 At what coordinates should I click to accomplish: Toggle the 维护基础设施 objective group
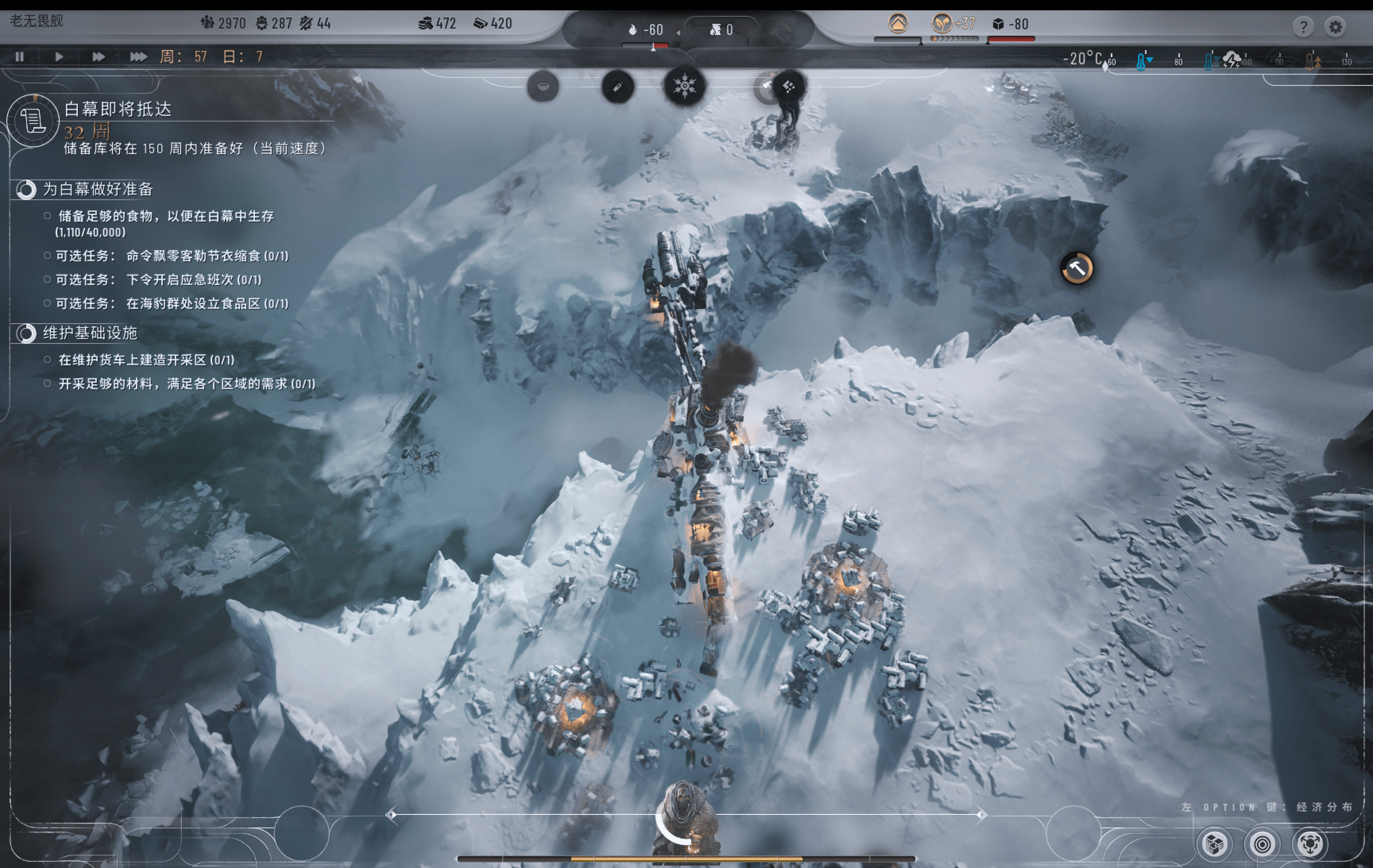pos(26,334)
